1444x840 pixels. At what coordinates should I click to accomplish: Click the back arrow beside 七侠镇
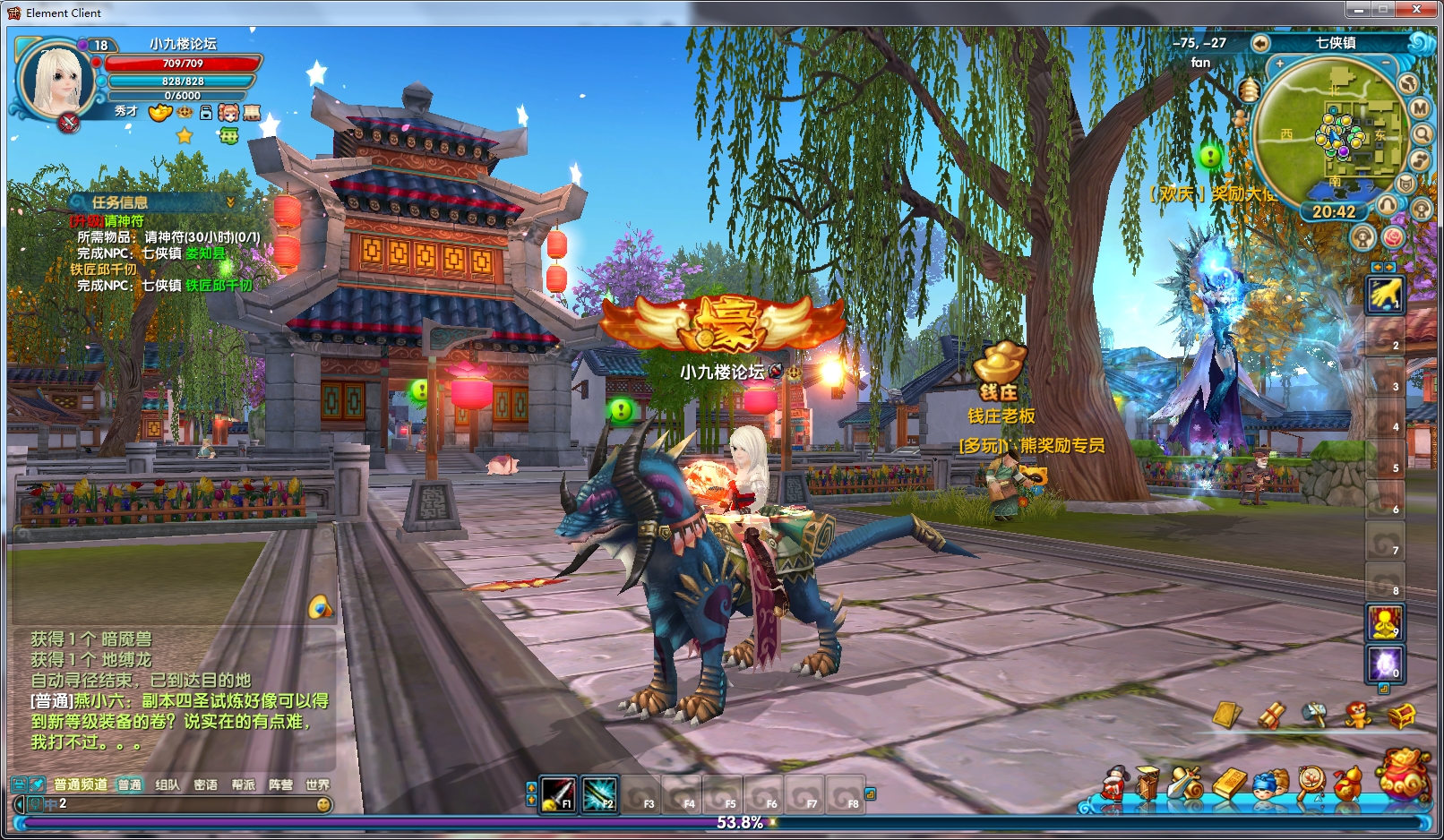click(x=1260, y=43)
